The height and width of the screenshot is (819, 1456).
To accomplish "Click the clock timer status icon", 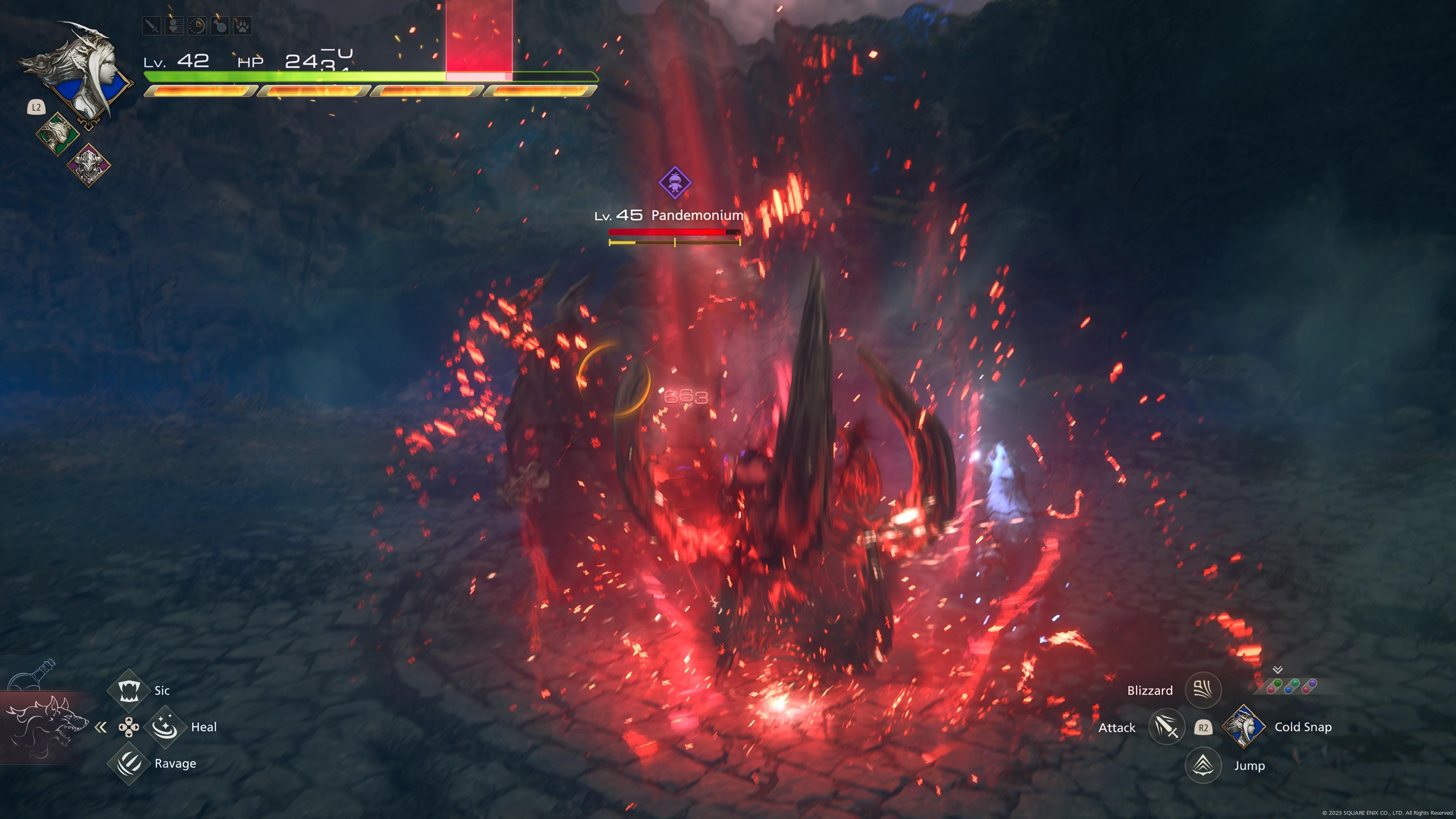I will click(197, 26).
